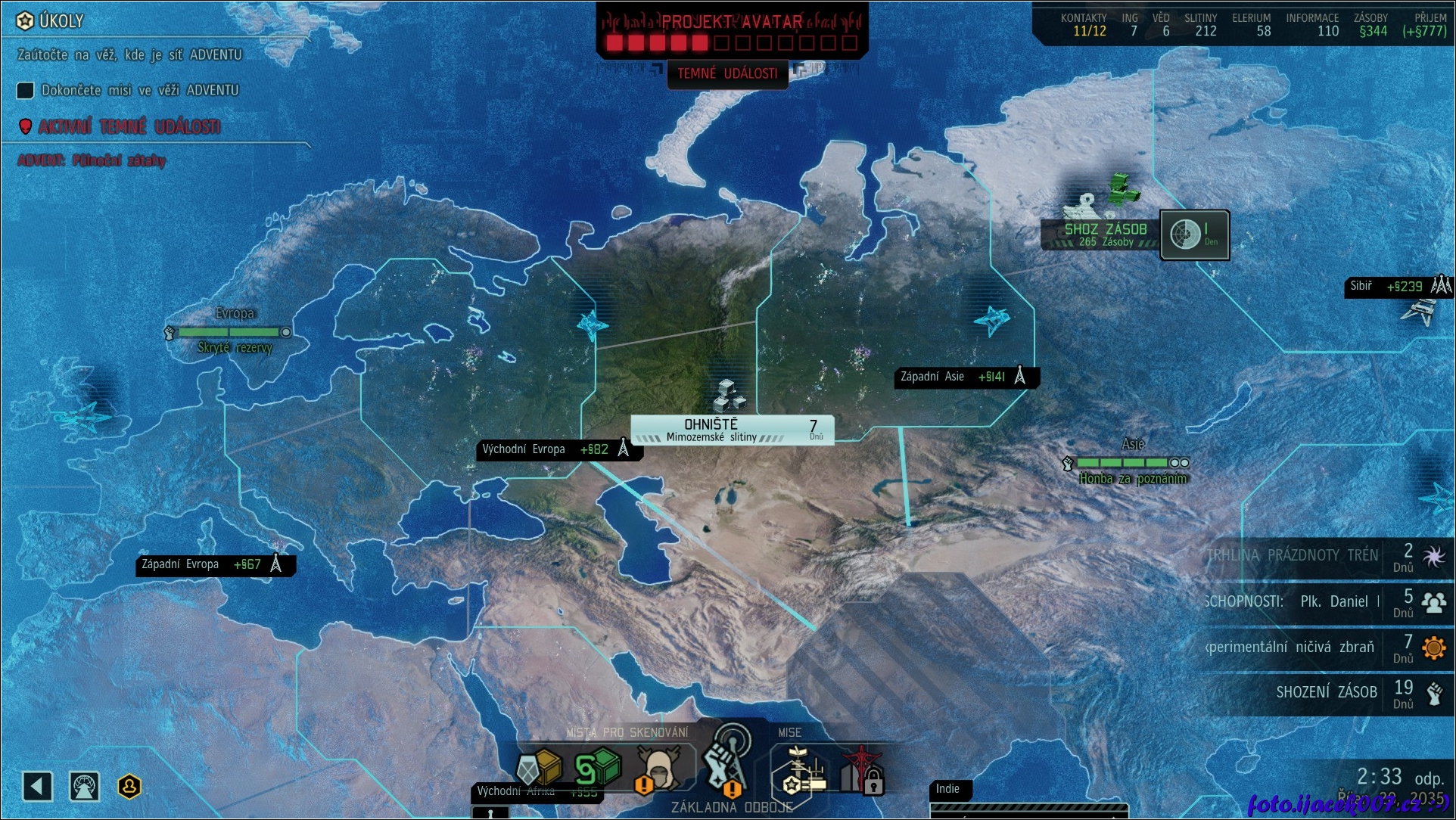Open the Temné události button

pos(727,74)
